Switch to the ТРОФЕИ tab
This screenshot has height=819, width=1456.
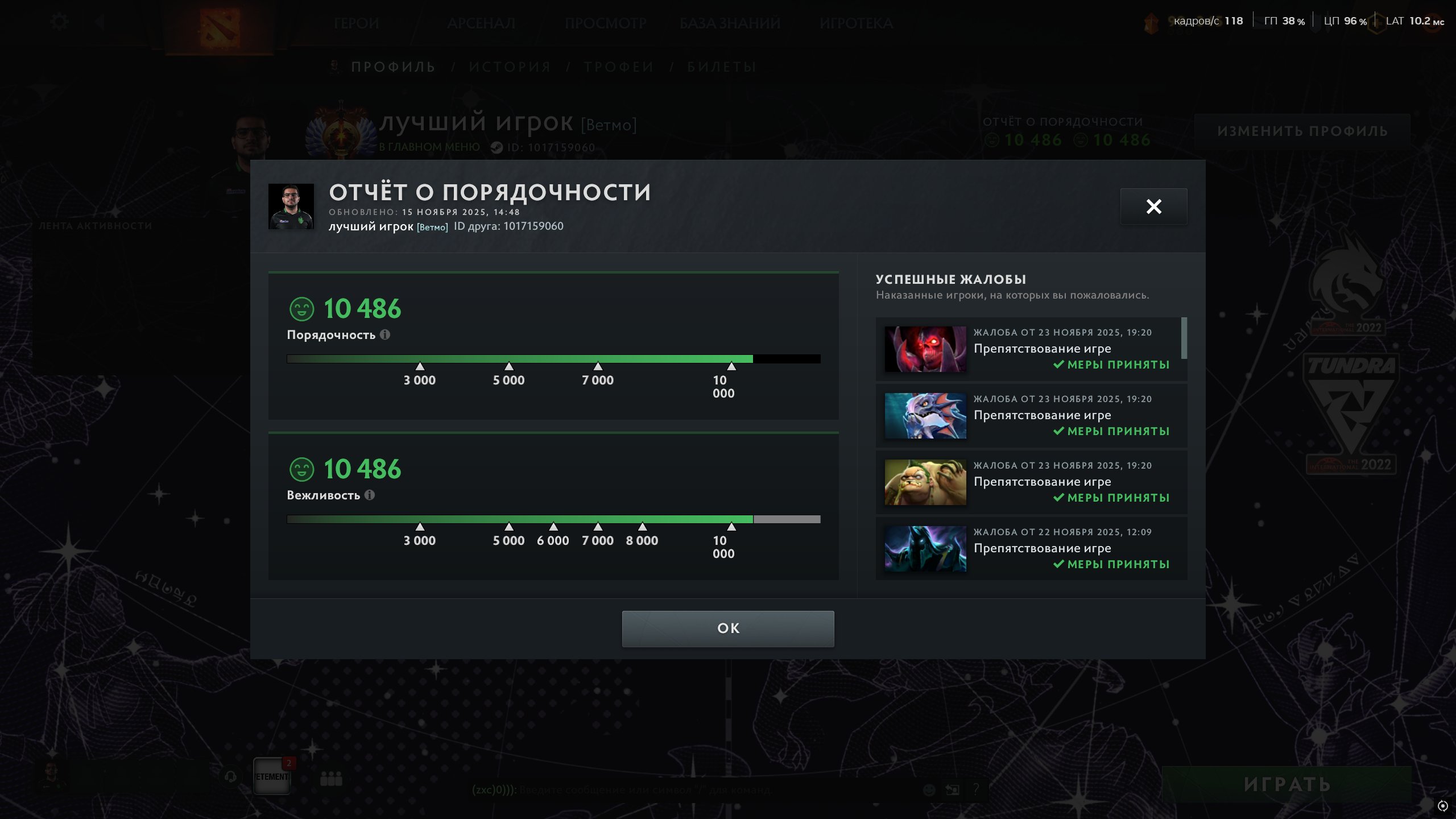[x=618, y=66]
